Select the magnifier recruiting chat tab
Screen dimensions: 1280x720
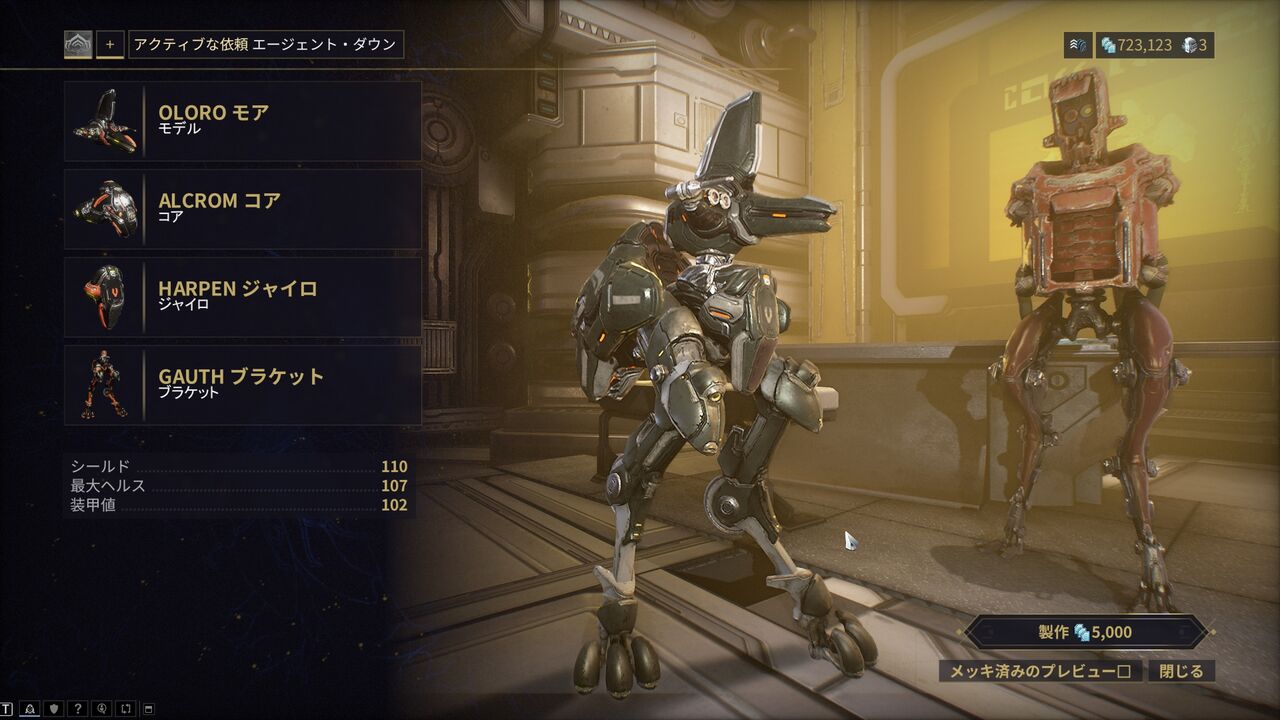[x=102, y=709]
